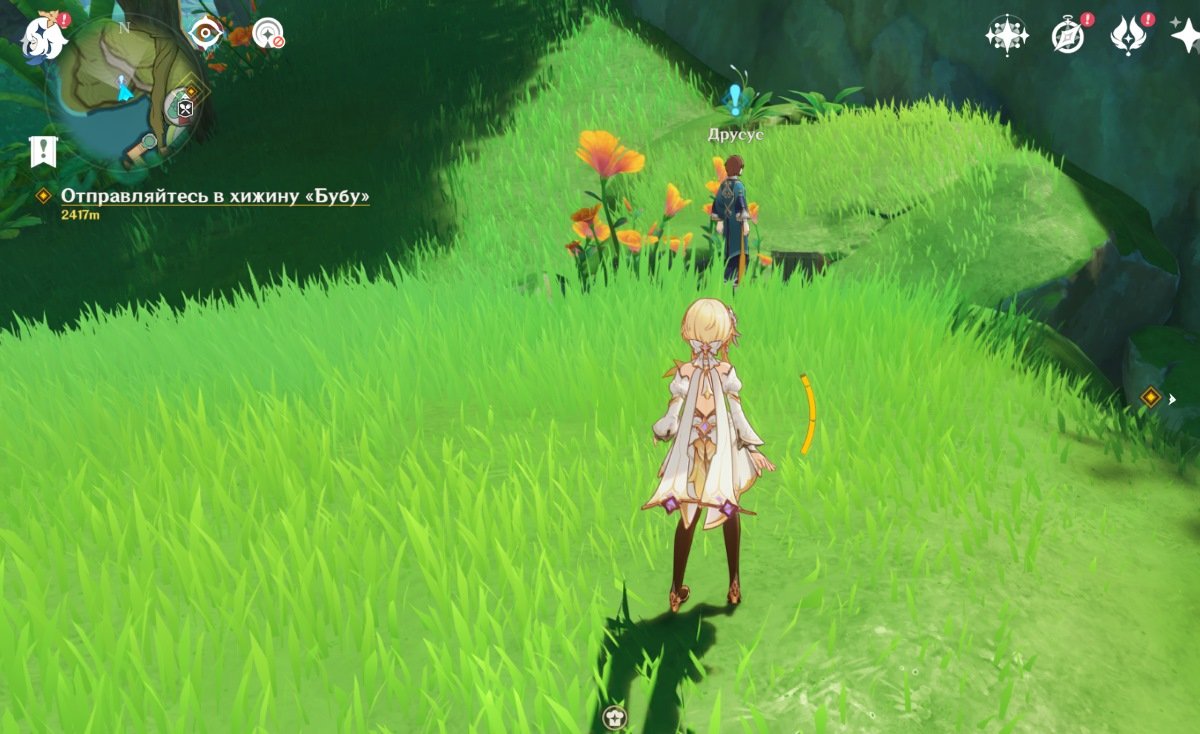This screenshot has height=734, width=1200.
Task: Open the Battle Pass wings icon
Action: [1128, 36]
